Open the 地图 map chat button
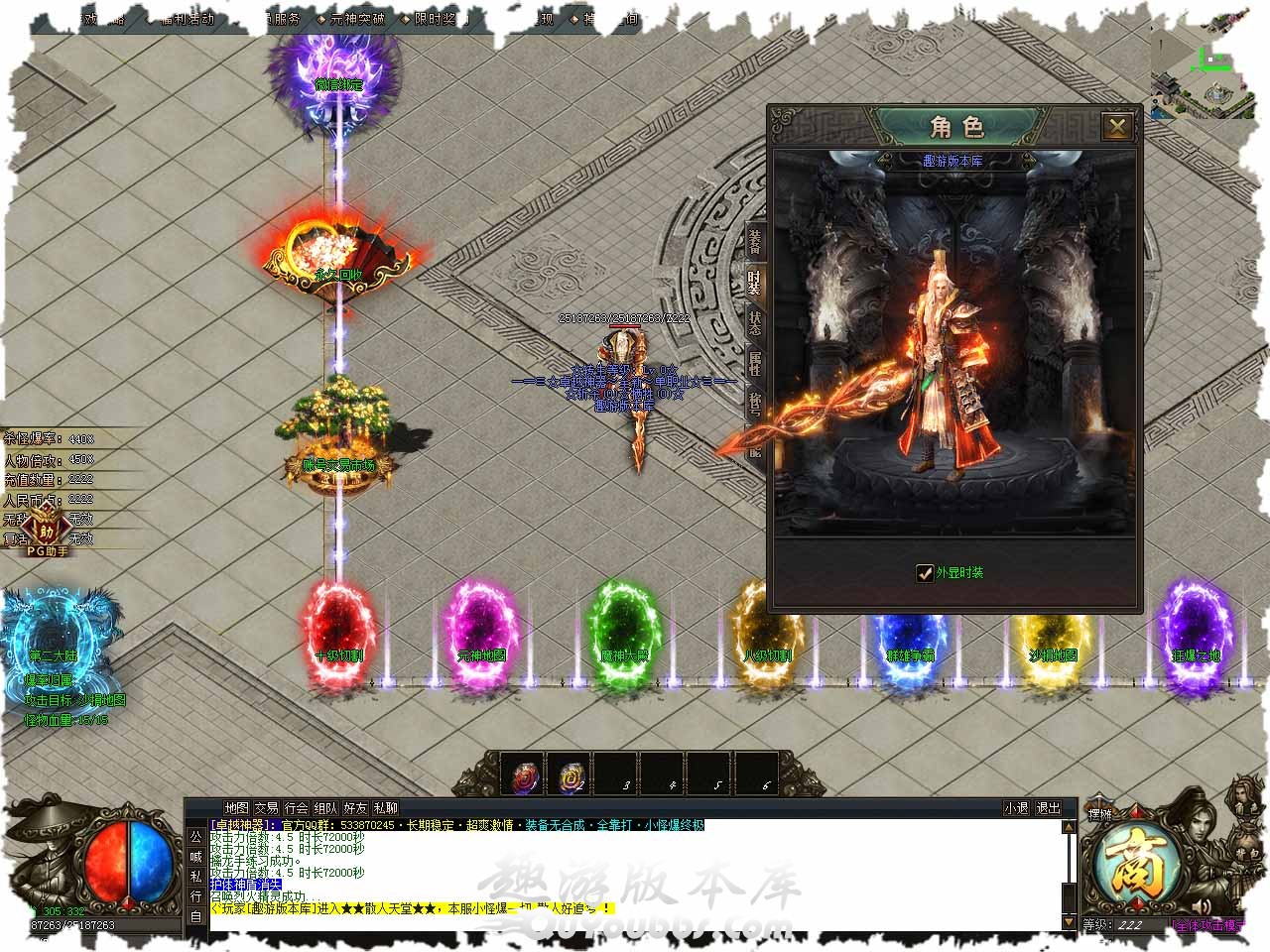 point(236,808)
